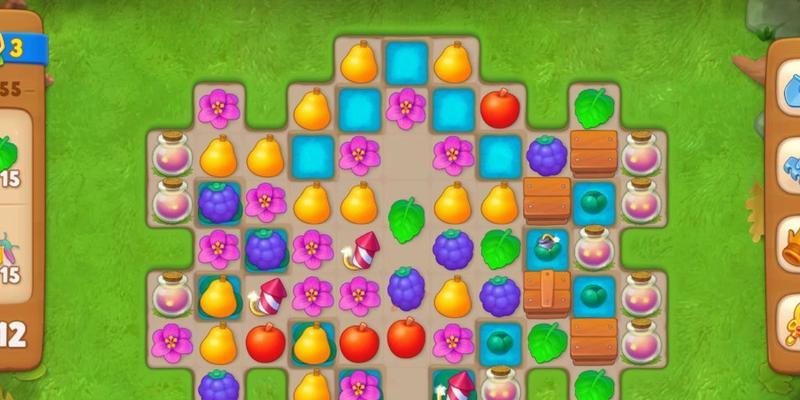Screen dimensions: 800x400
Task: Pick the blackberry between two pink flowers
Action: (265, 248)
